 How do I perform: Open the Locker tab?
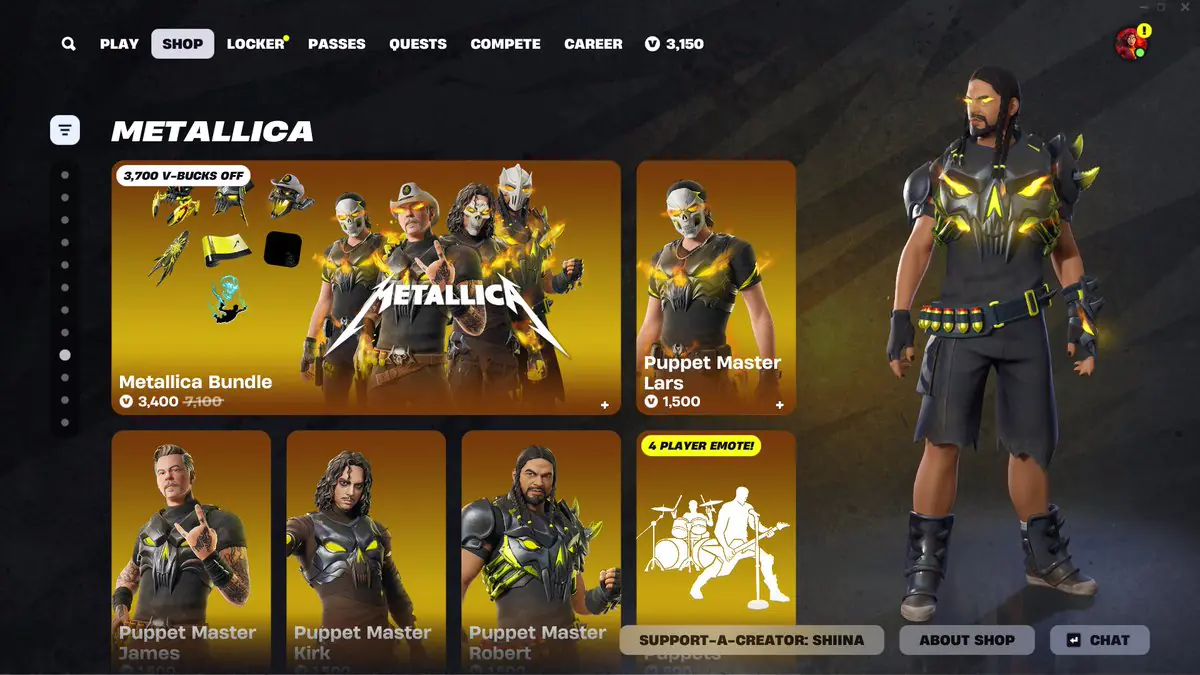tap(255, 44)
